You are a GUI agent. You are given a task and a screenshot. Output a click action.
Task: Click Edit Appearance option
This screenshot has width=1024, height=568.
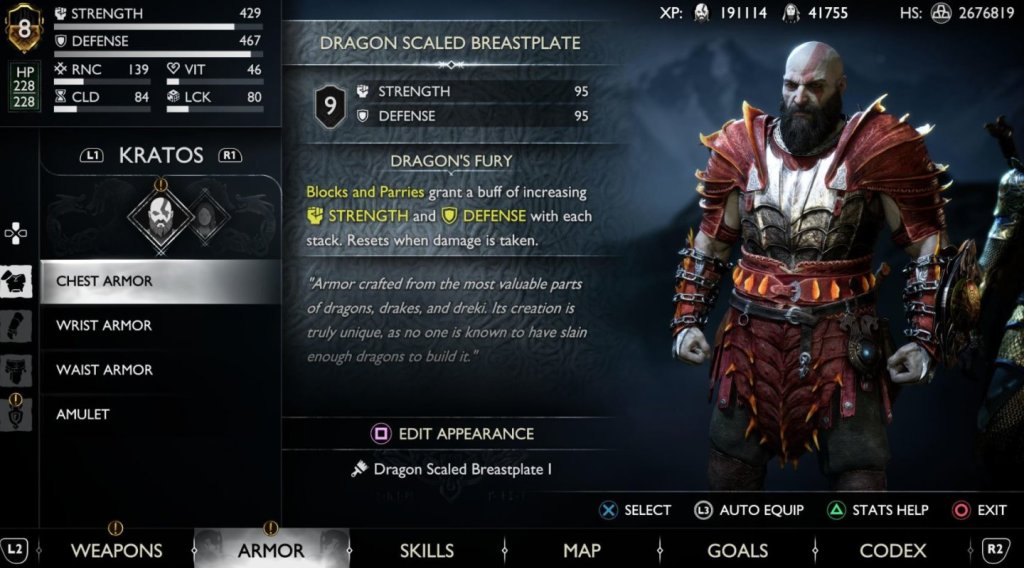(453, 434)
